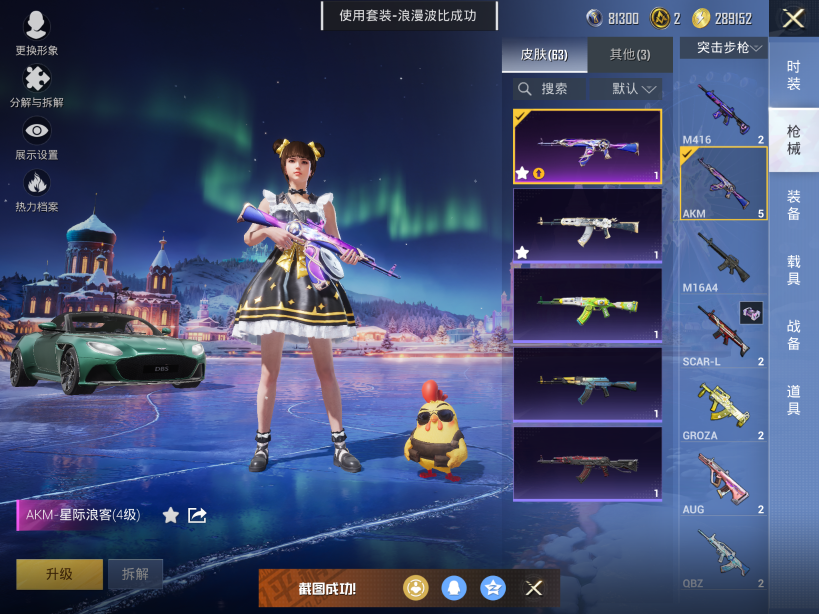Close the inventory with top-right X

point(793,18)
